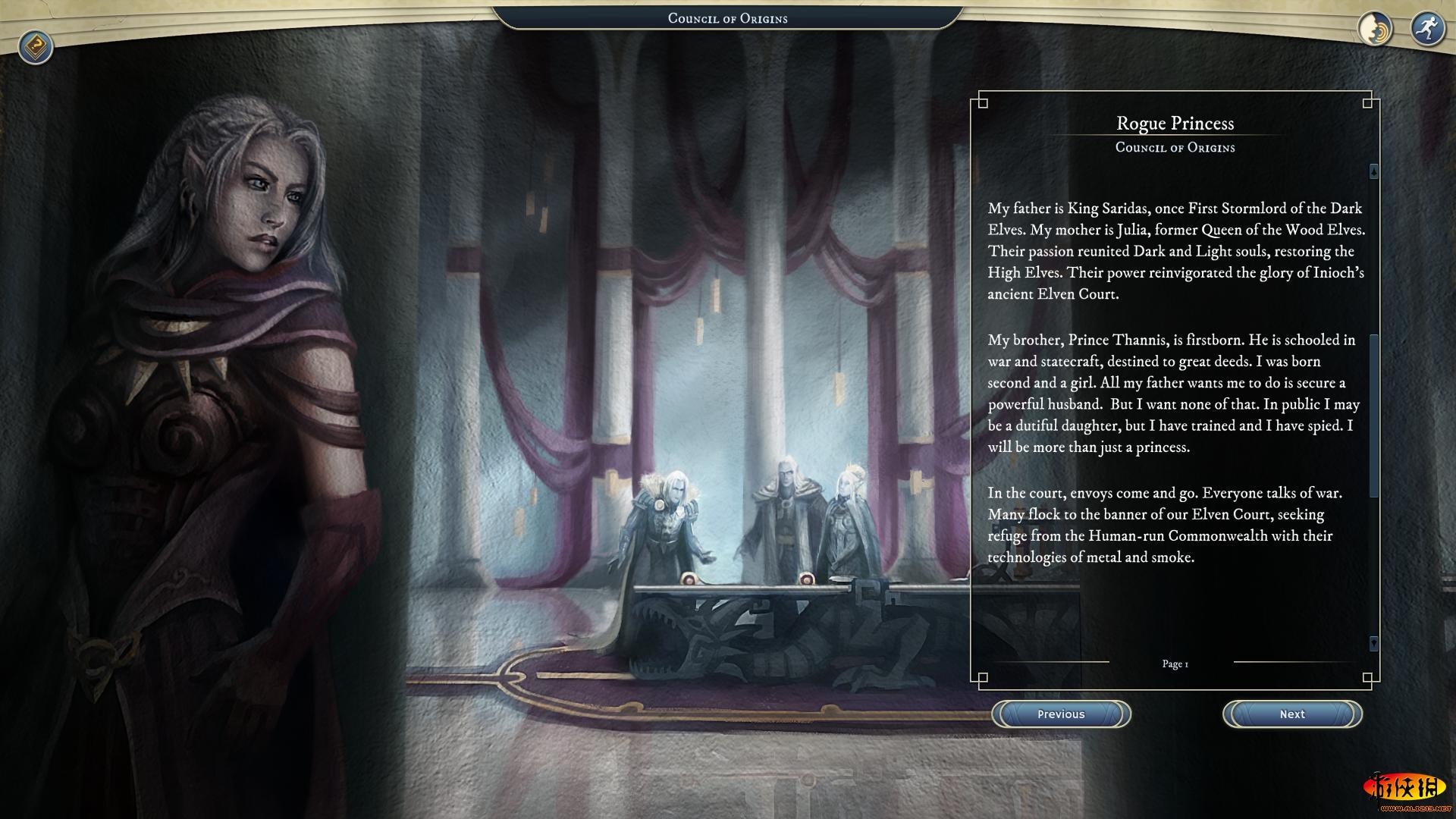Click the story text scroll-down arrow
The width and height of the screenshot is (1456, 819).
[1373, 643]
